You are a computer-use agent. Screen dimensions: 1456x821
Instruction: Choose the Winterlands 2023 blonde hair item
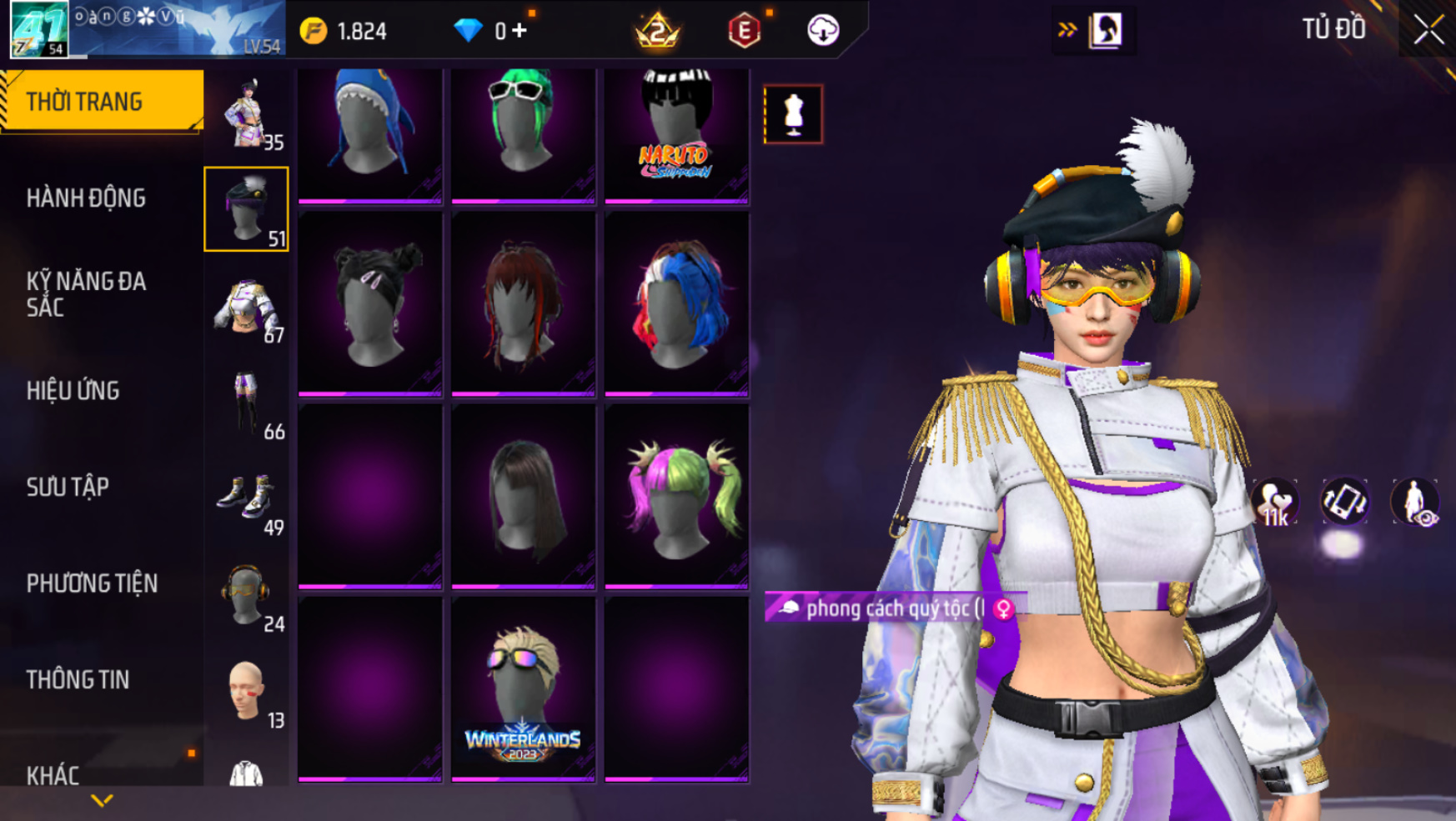click(x=523, y=689)
